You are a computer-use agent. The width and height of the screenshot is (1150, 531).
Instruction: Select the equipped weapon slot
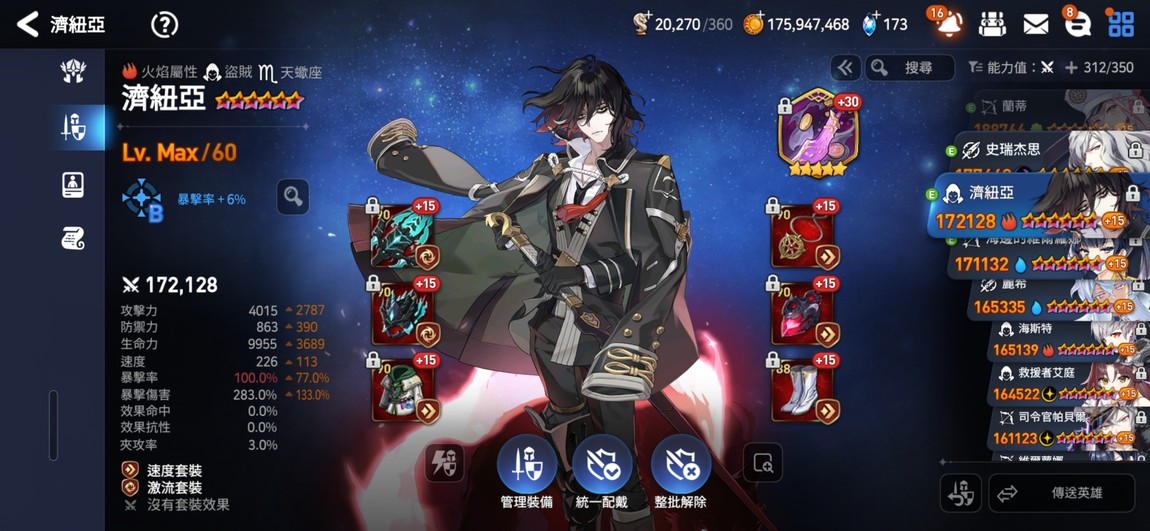click(402, 240)
